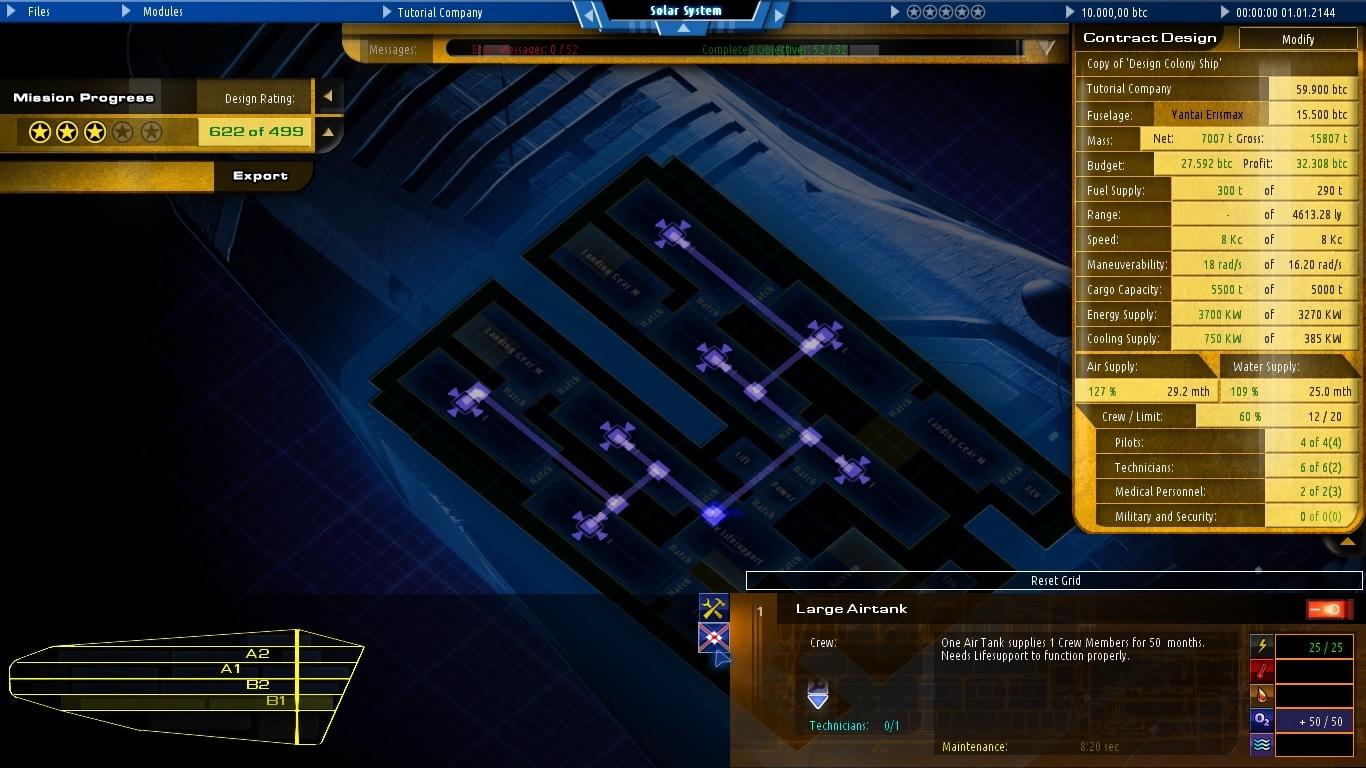
Task: Click the flame fuel status icon
Action: (1260, 696)
